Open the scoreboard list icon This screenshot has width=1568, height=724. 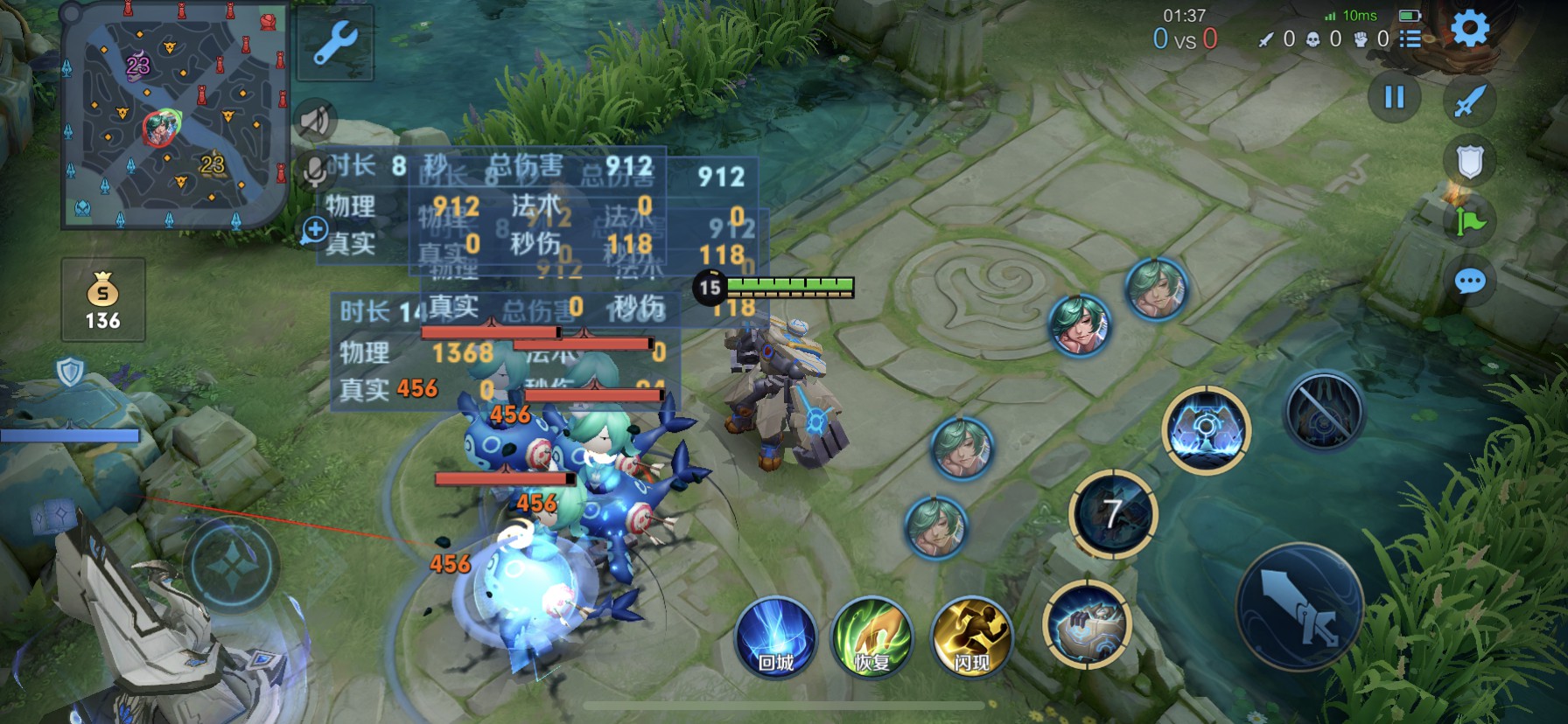[x=1410, y=38]
